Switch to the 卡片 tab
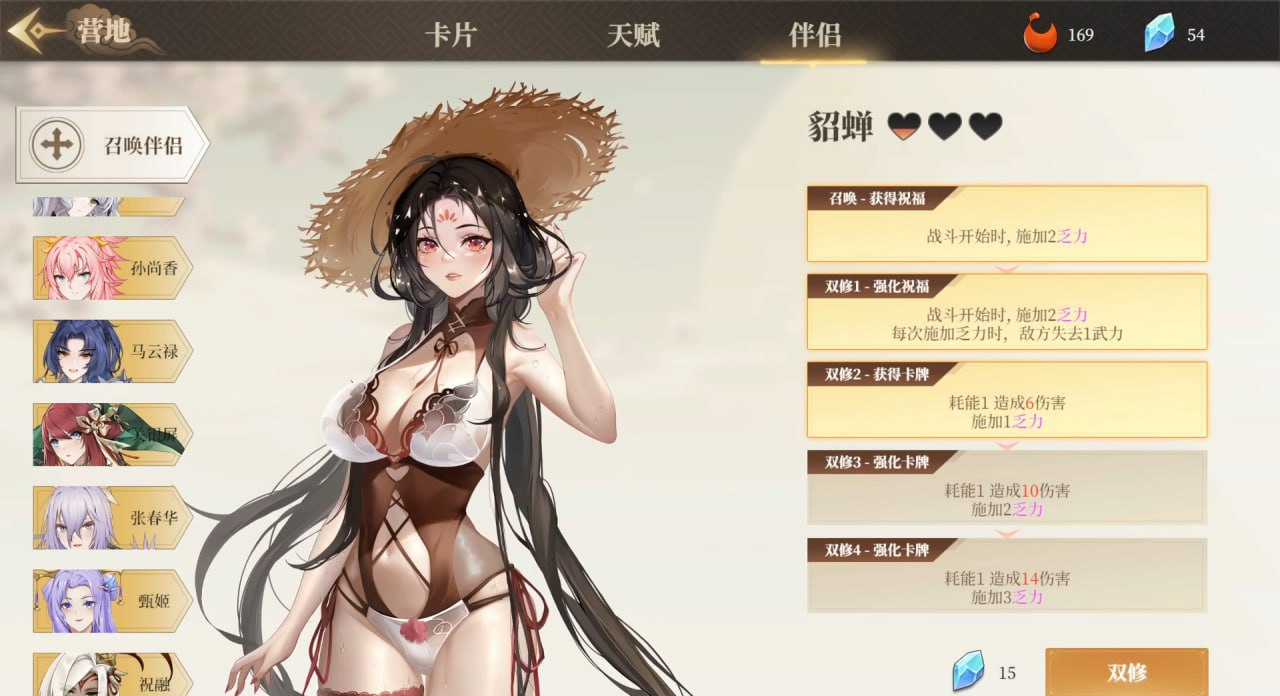The width and height of the screenshot is (1280, 696). pos(451,36)
